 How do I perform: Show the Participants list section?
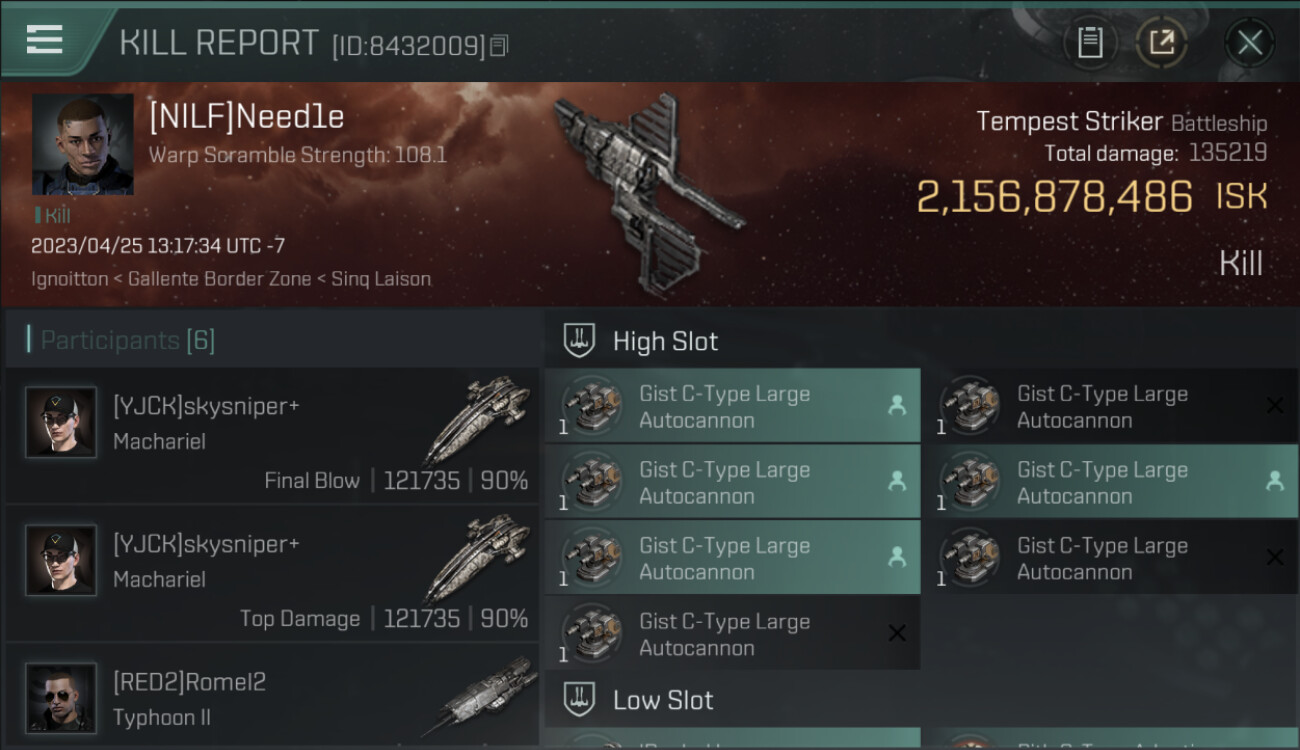(x=127, y=340)
